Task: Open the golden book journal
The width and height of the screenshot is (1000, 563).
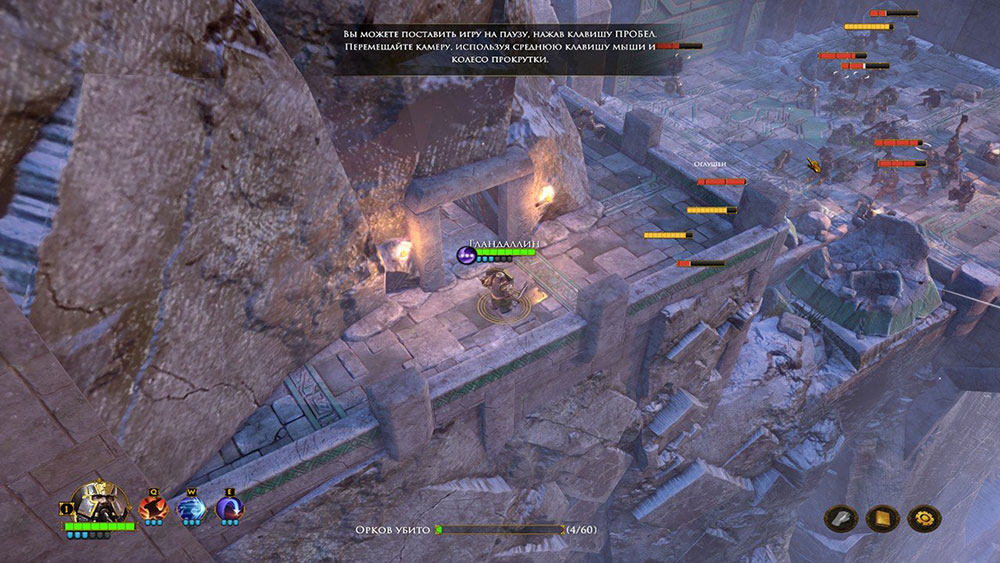Action: 882,518
